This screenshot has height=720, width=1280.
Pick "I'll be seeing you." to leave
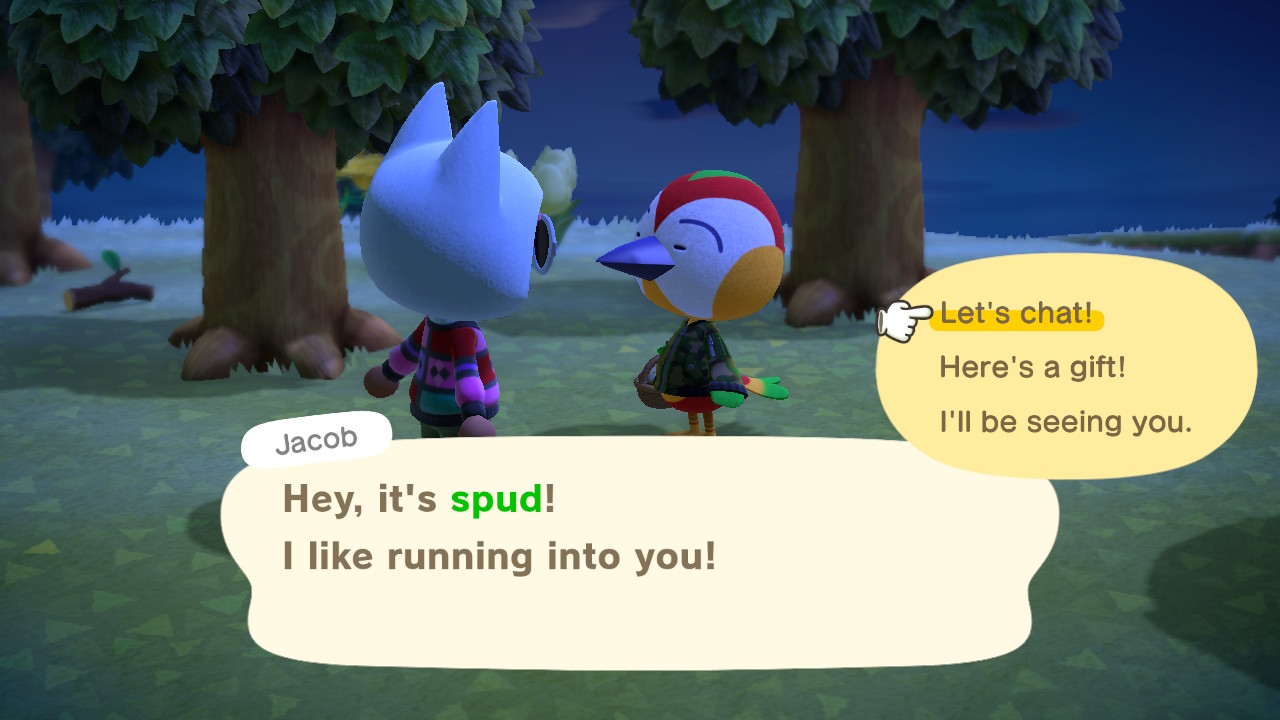[x=1065, y=422]
